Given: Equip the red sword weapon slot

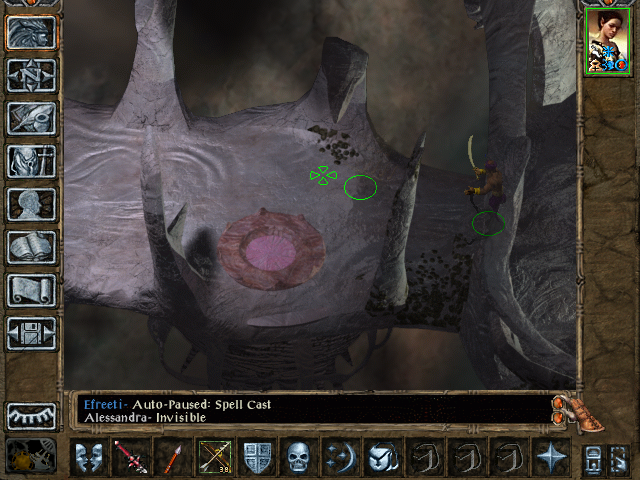Looking at the screenshot, I should [131, 457].
